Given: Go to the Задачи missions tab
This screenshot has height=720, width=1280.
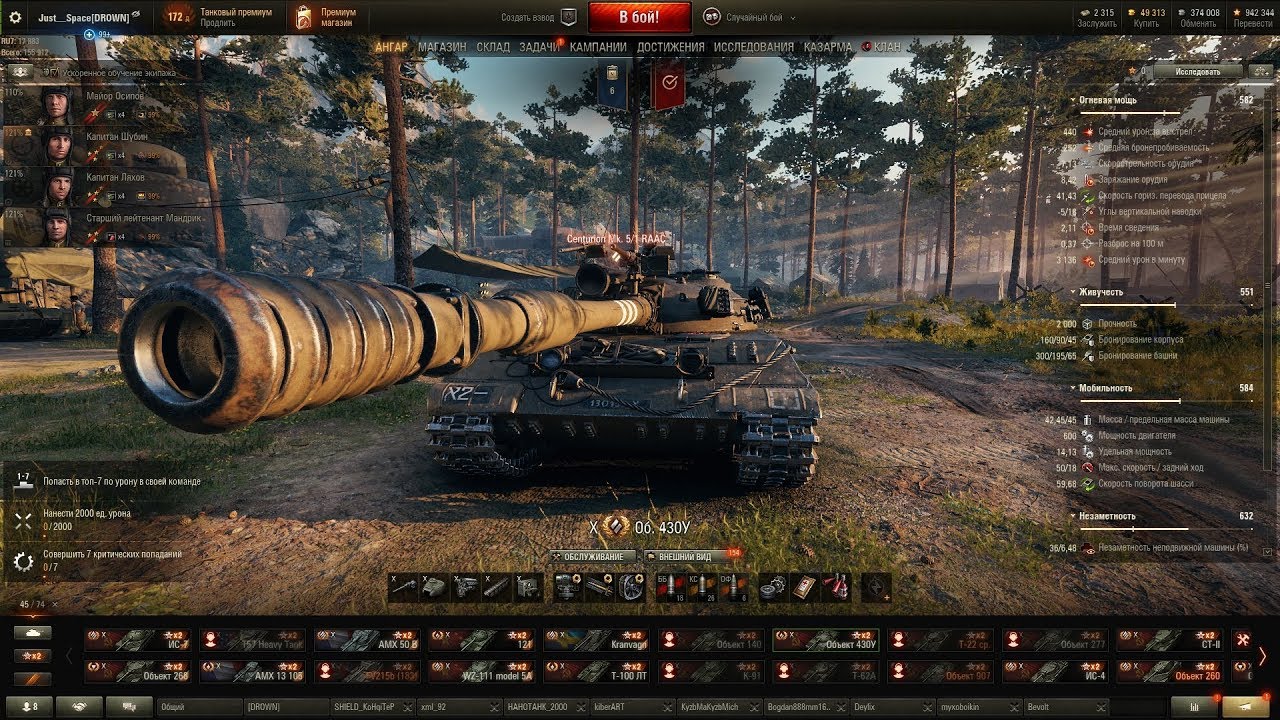Looking at the screenshot, I should tap(539, 47).
